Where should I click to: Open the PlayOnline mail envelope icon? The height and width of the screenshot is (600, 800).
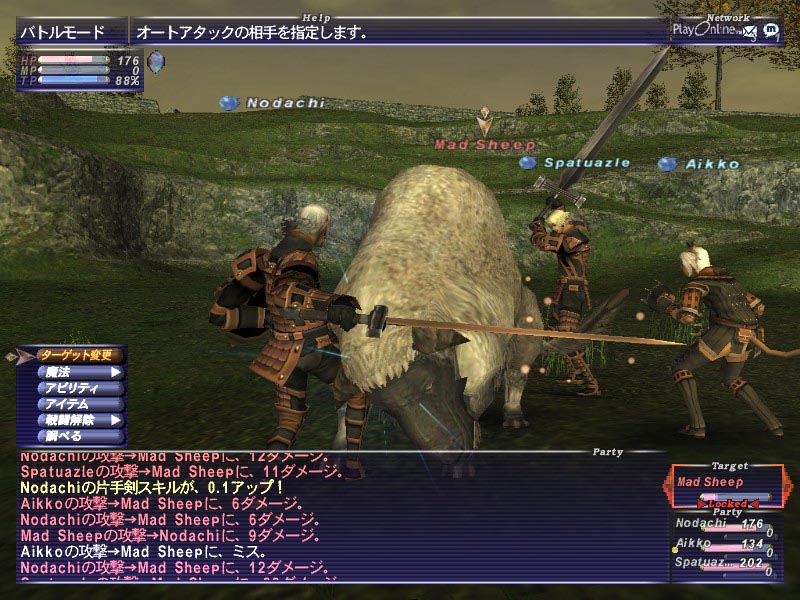coord(750,32)
